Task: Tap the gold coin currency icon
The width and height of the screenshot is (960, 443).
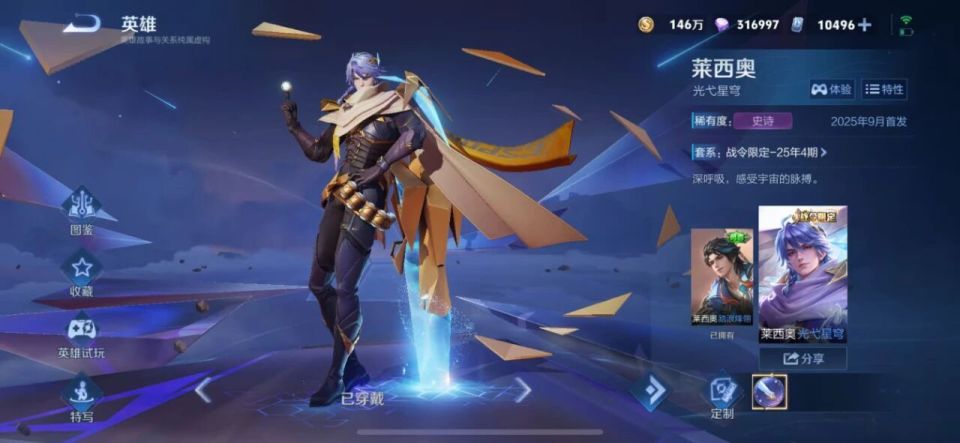Action: click(646, 25)
